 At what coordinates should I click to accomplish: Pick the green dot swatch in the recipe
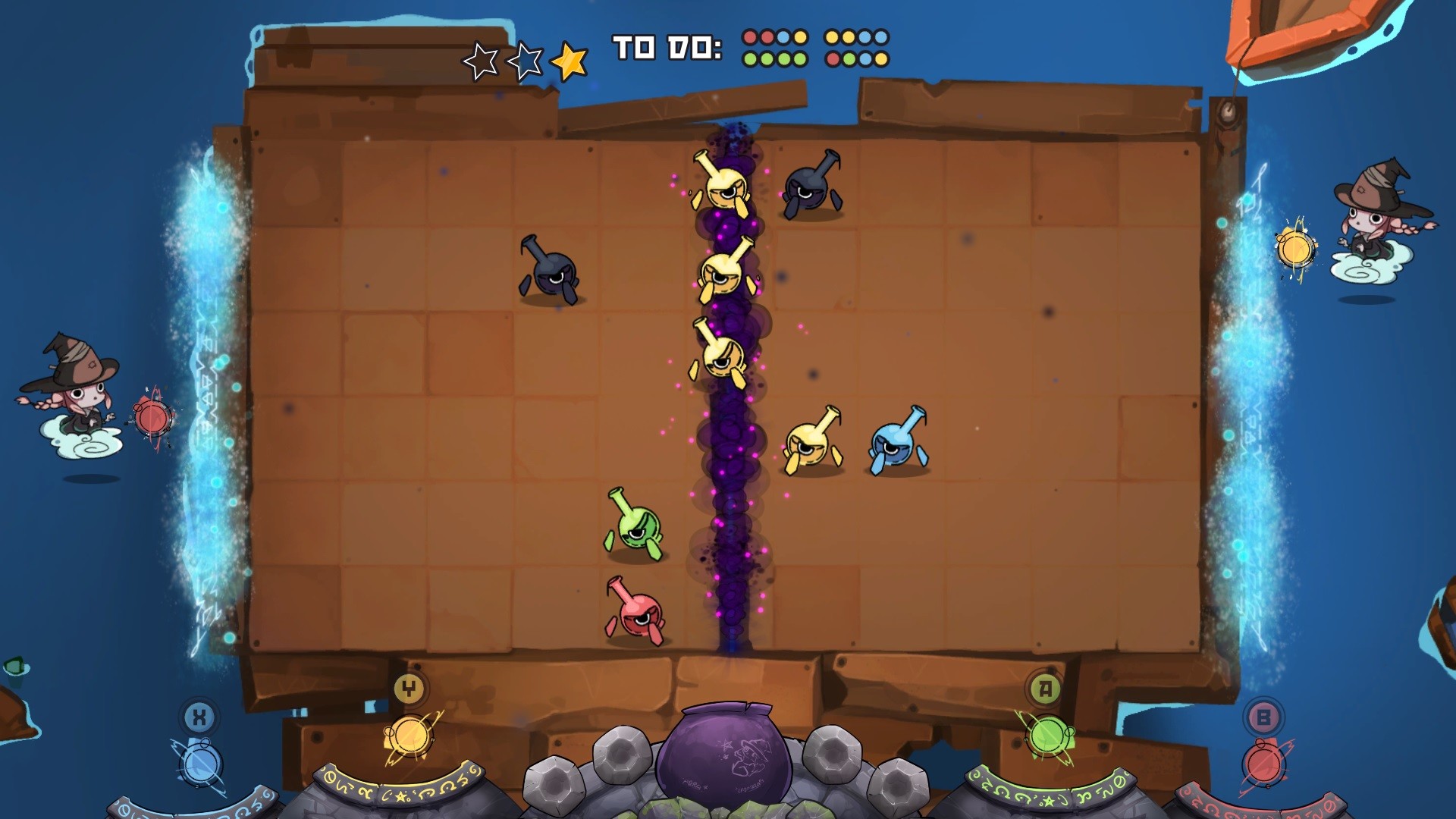749,57
